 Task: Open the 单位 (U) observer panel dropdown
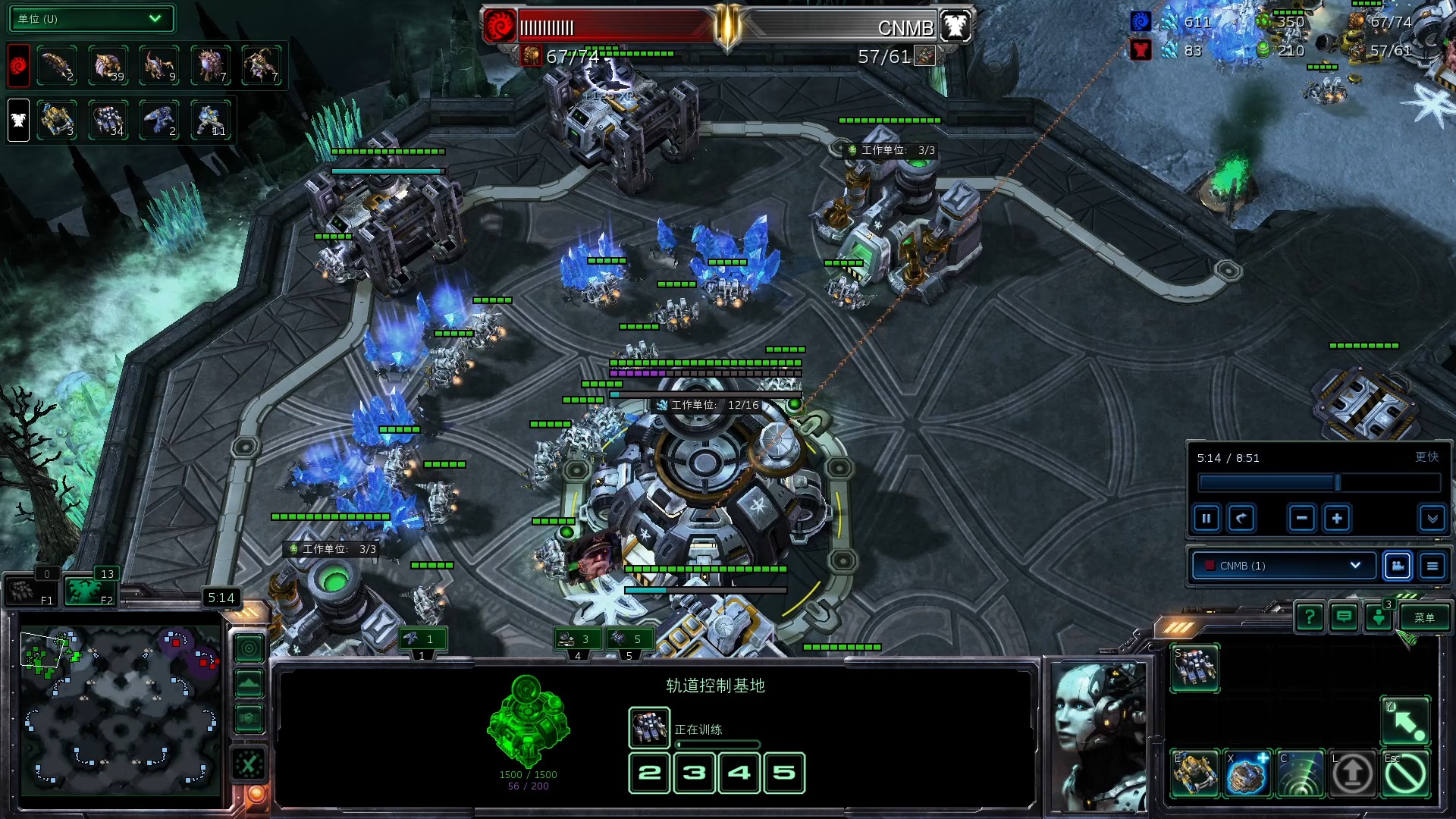[91, 19]
